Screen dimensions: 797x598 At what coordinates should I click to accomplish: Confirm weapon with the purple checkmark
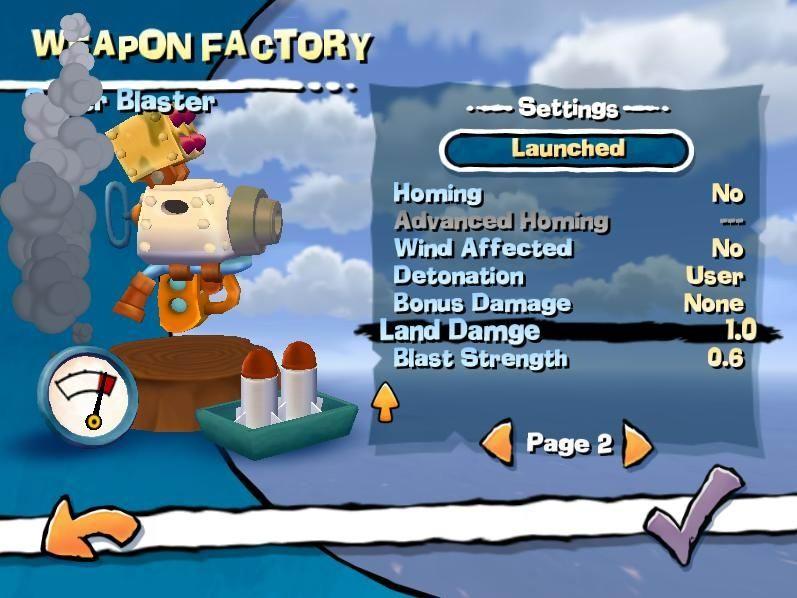pyautogui.click(x=693, y=517)
